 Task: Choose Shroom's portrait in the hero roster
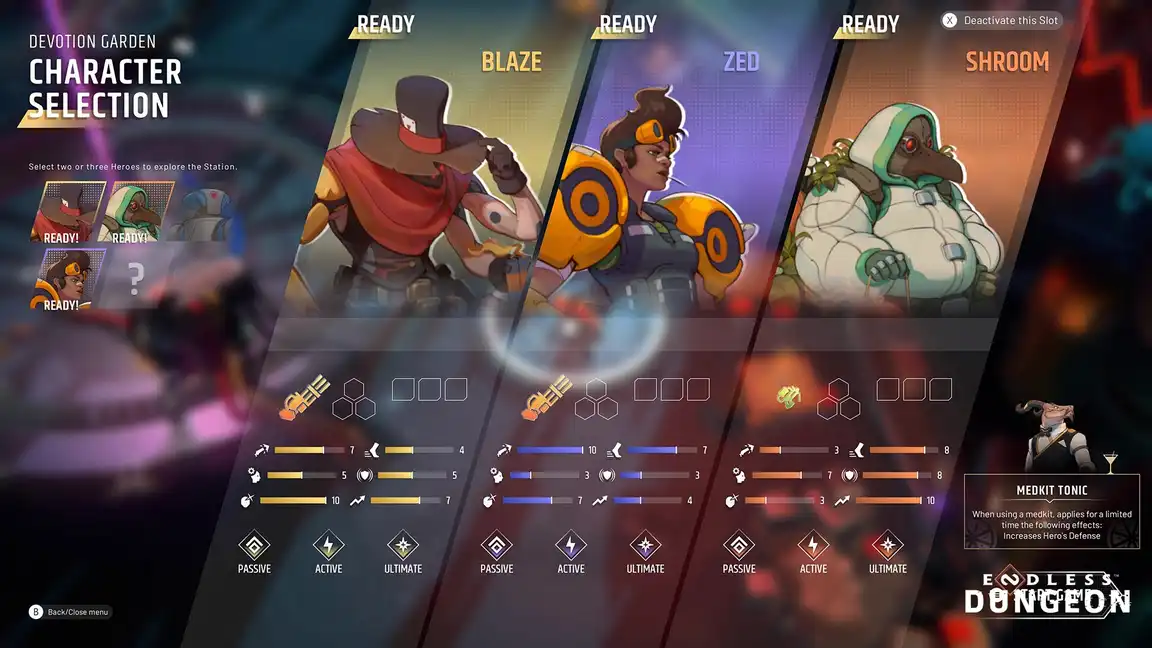coord(138,212)
